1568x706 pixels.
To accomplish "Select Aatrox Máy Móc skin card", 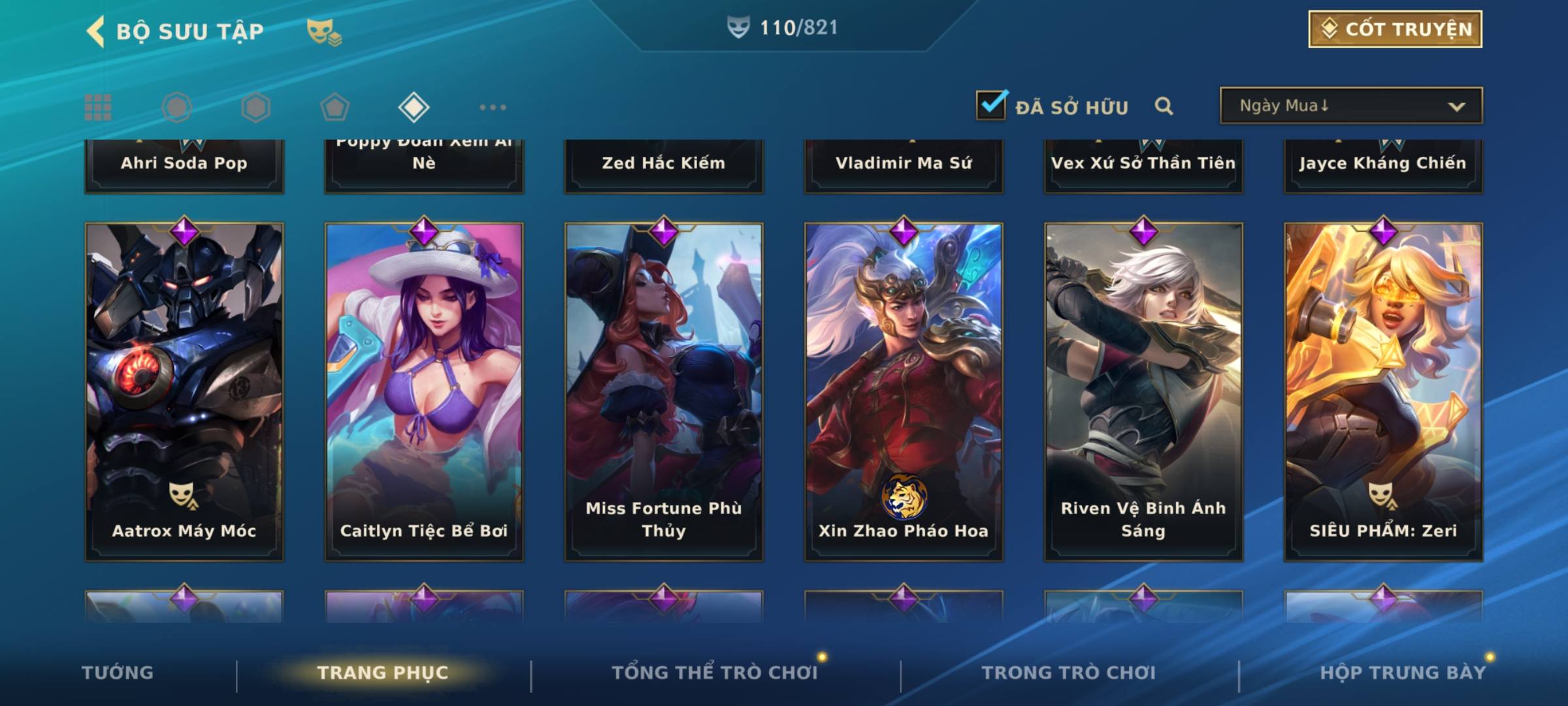I will [x=184, y=391].
